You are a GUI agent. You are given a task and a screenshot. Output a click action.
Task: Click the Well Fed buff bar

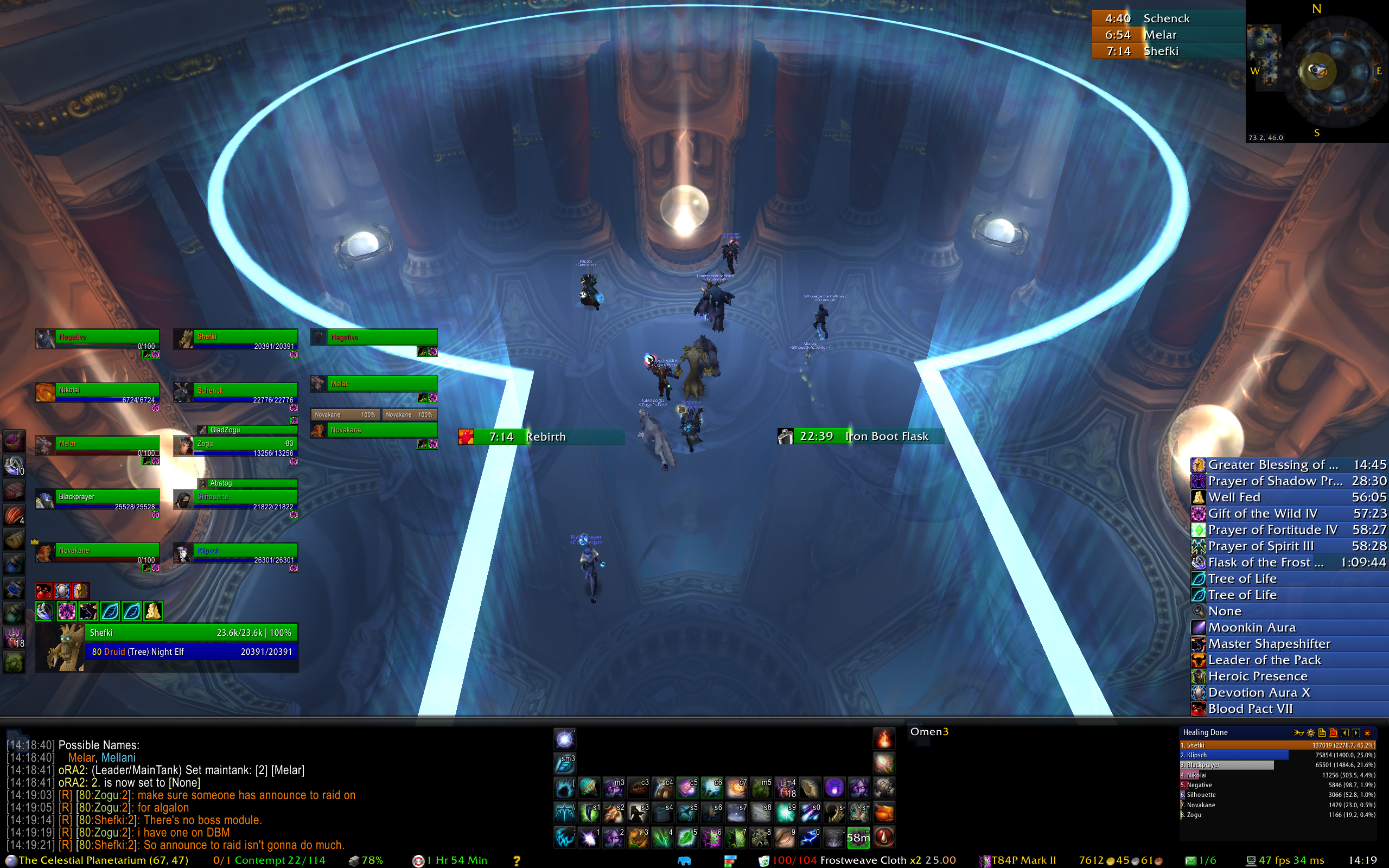click(1289, 497)
